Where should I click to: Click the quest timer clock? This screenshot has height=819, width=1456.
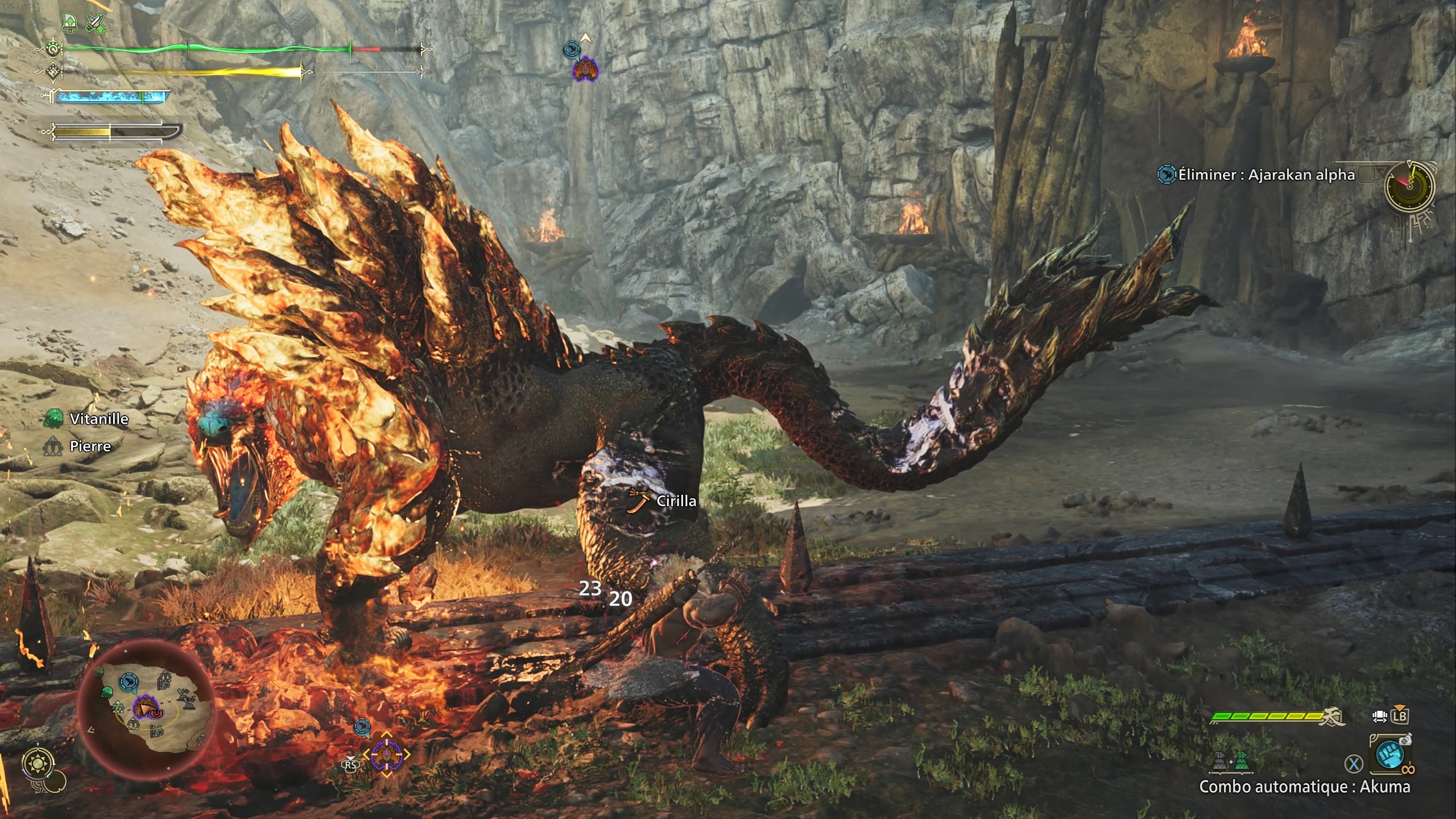[x=1409, y=185]
